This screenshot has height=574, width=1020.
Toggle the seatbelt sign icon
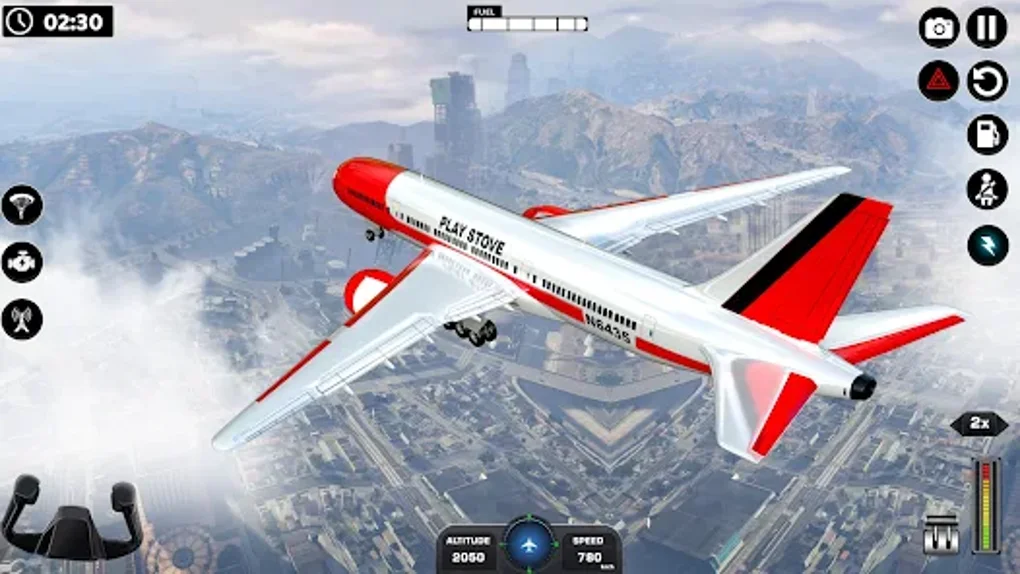pyautogui.click(x=987, y=189)
